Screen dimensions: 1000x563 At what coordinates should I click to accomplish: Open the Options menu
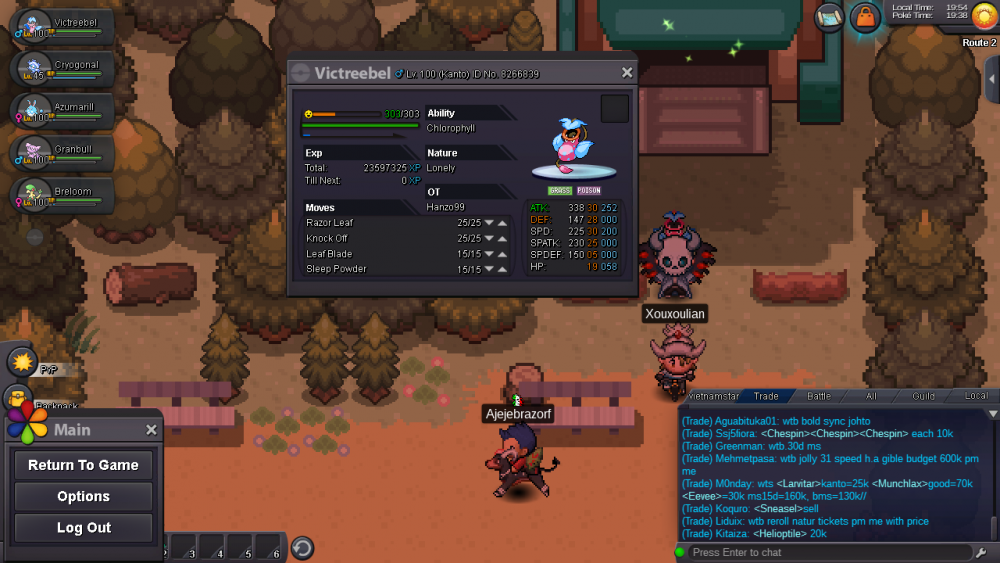[x=83, y=496]
